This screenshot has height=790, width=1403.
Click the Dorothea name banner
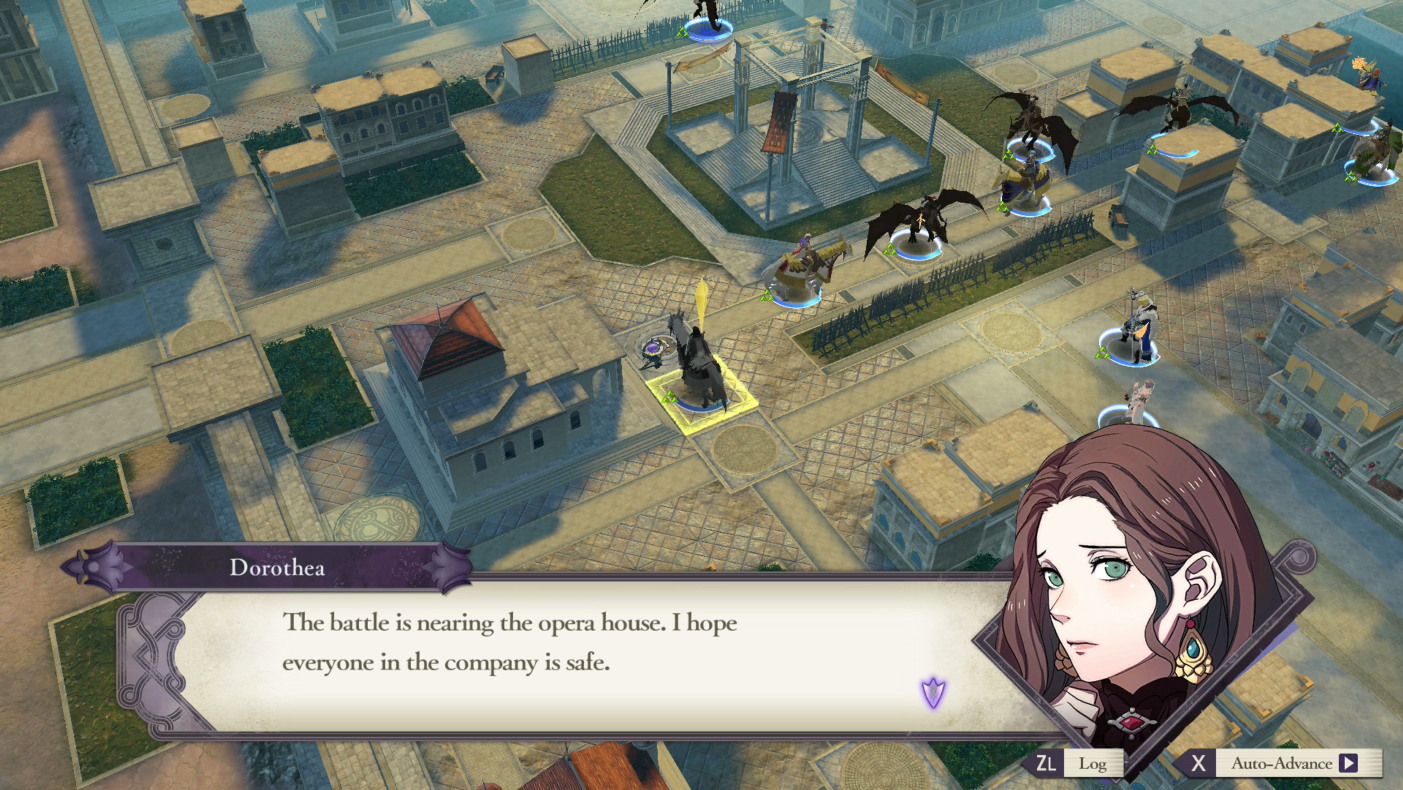coord(282,566)
